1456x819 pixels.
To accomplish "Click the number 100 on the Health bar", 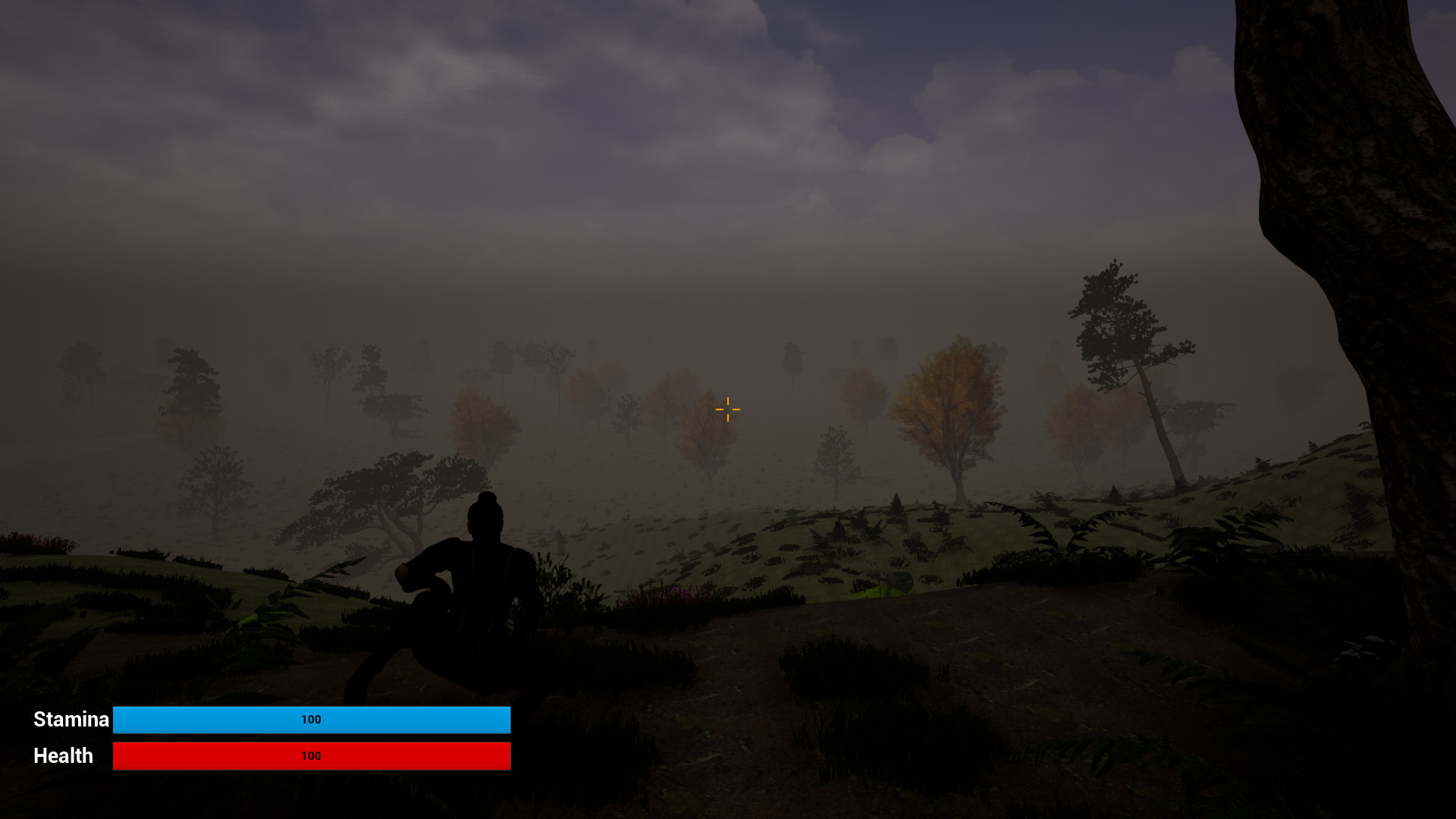I will click(x=311, y=756).
